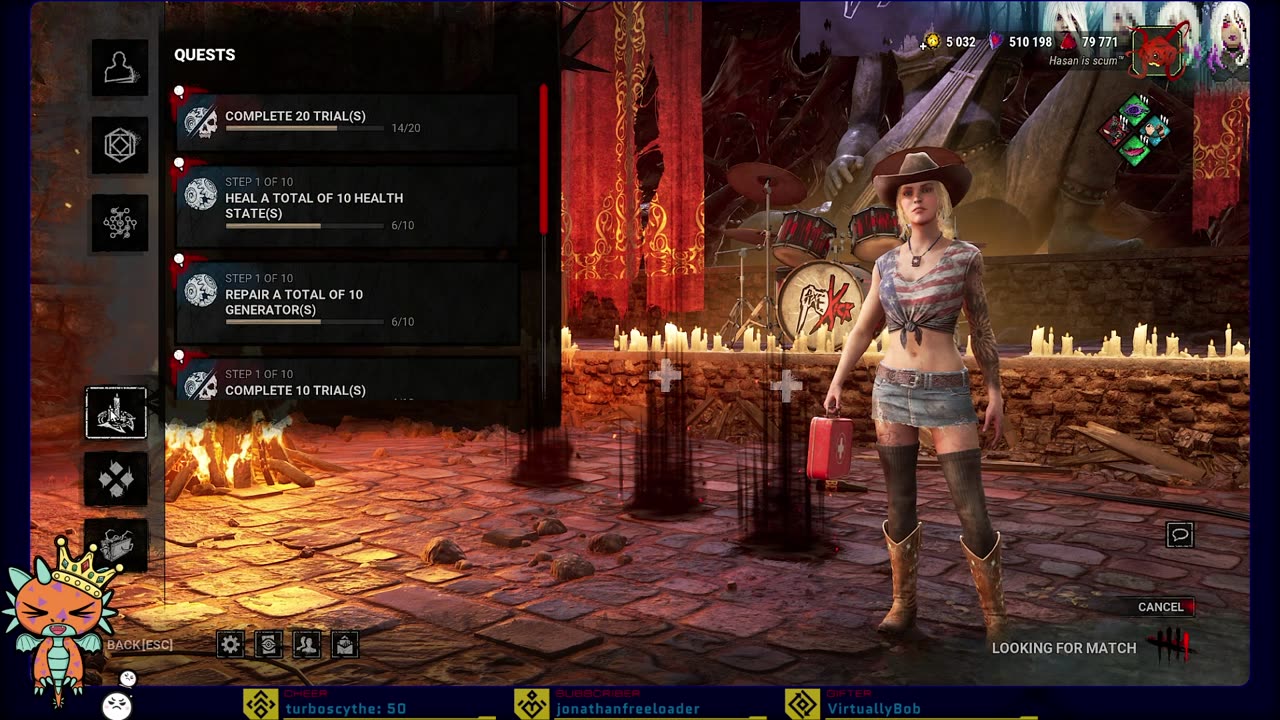
Task: Select the Complete 10 Trials quest
Action: coord(347,382)
